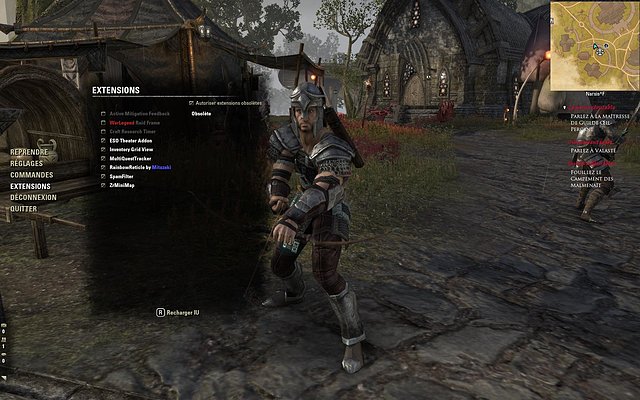Open the minimap in the corner
Screen dimensions: 640x400
(x=594, y=44)
